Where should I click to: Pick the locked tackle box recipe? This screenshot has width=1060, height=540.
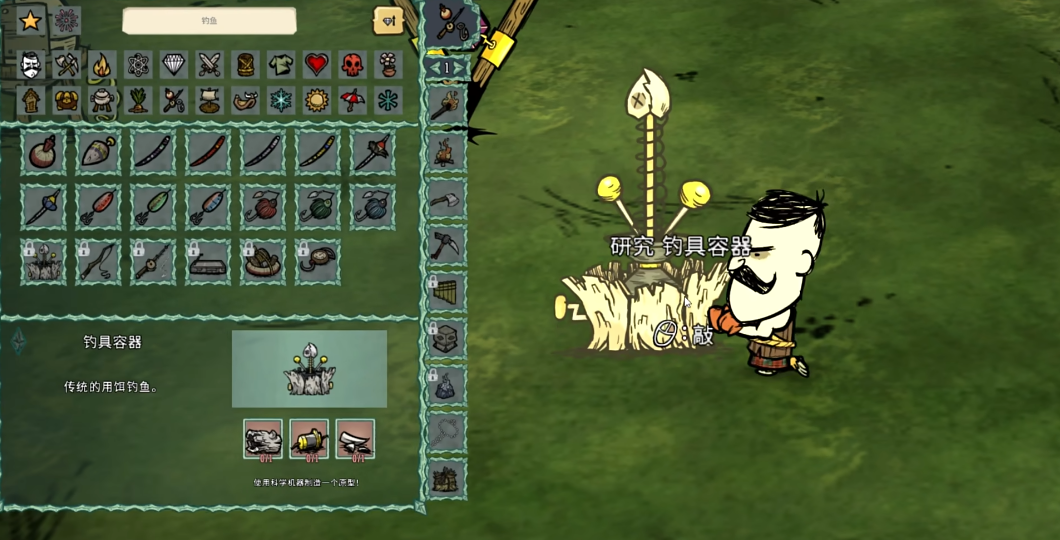pos(208,261)
